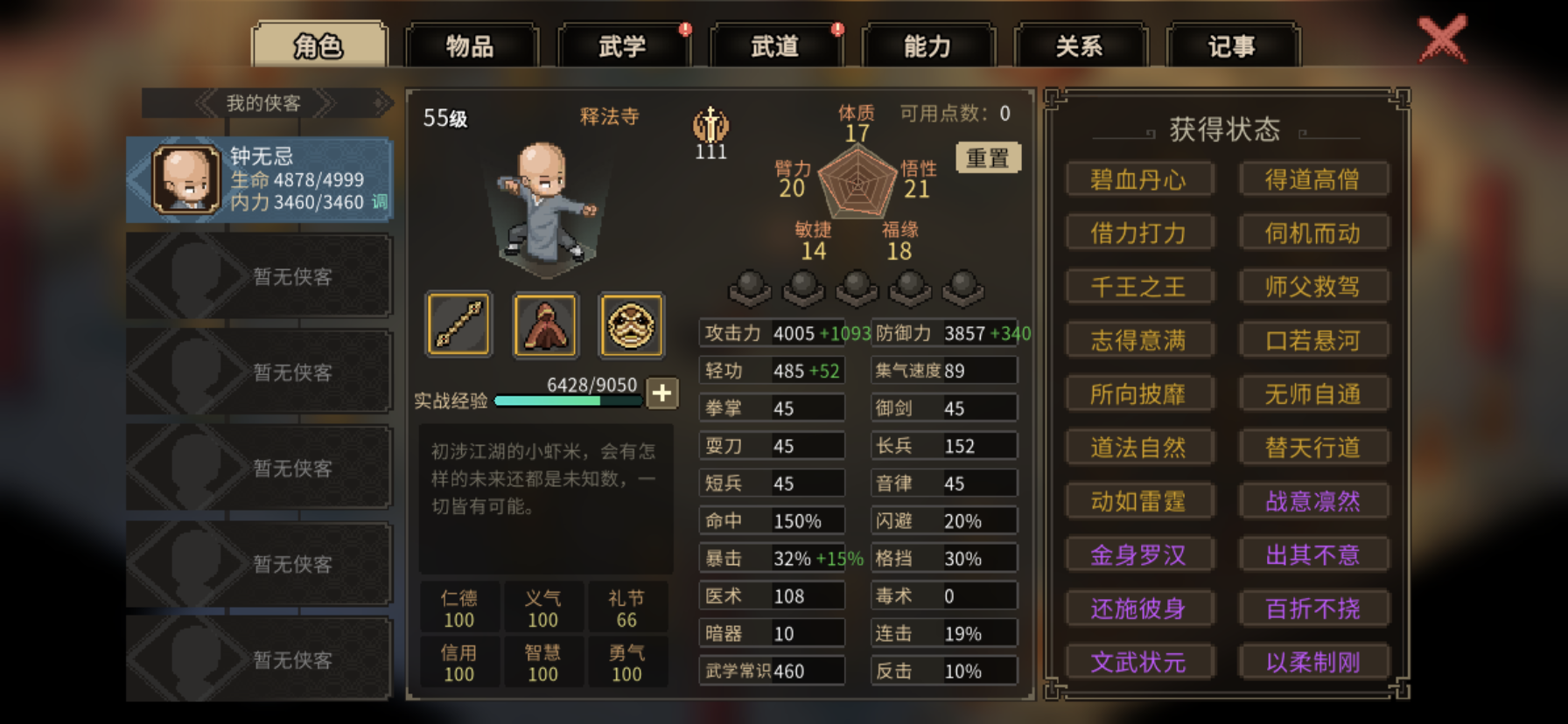Click the 我的侠客 list header
Screen dimensions: 1568x724
pyautogui.click(x=262, y=103)
